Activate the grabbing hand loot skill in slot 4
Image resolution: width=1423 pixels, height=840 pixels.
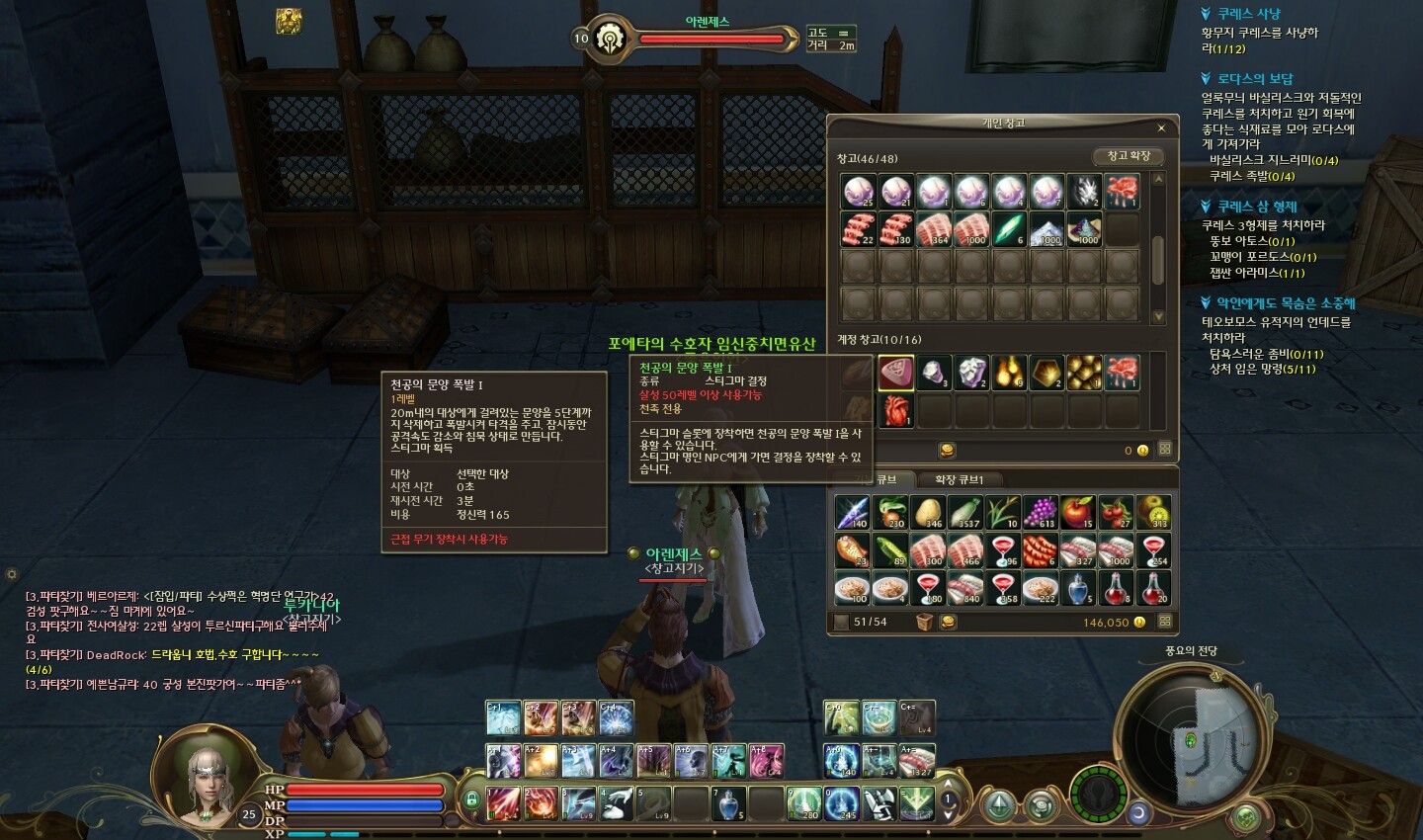pos(616,803)
